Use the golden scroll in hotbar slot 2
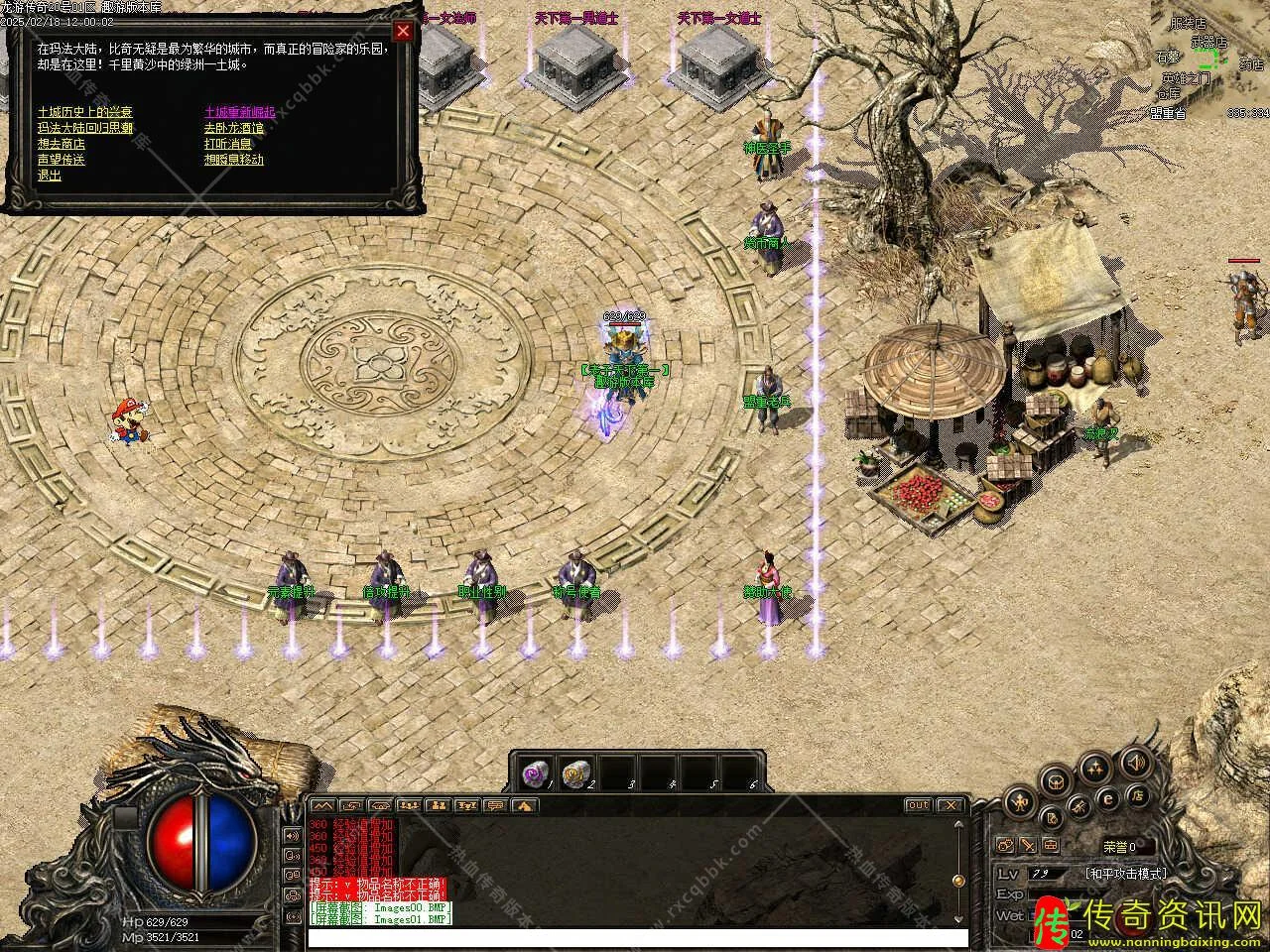Image resolution: width=1270 pixels, height=952 pixels. tap(574, 773)
